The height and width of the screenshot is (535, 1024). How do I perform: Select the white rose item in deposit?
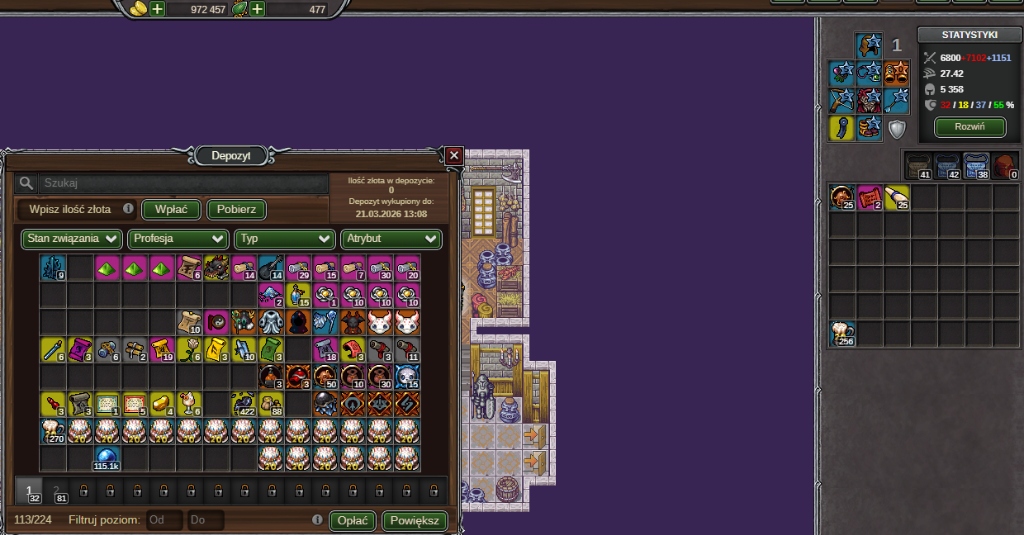click(188, 350)
